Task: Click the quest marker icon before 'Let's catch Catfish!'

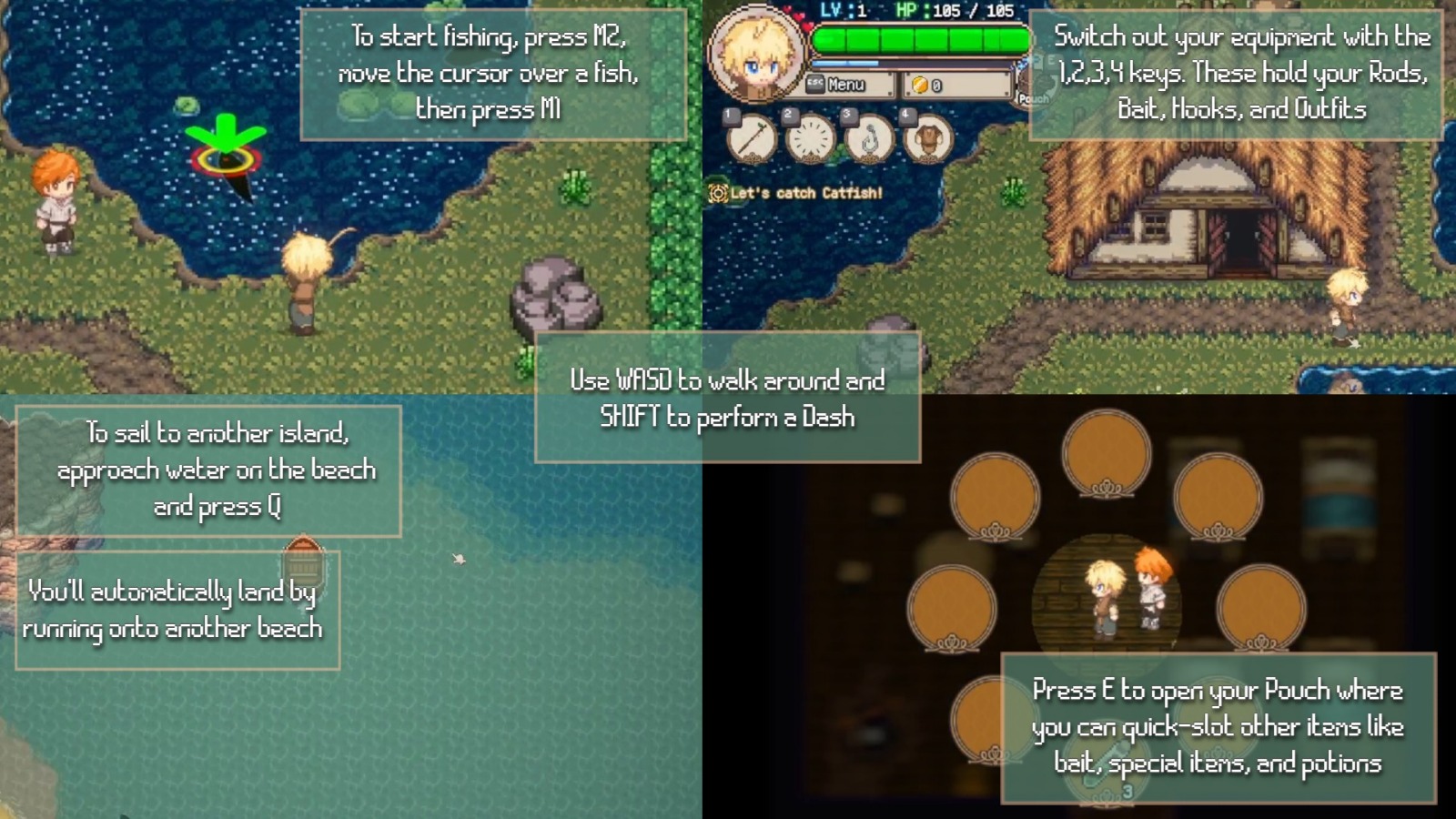Action: [x=719, y=192]
